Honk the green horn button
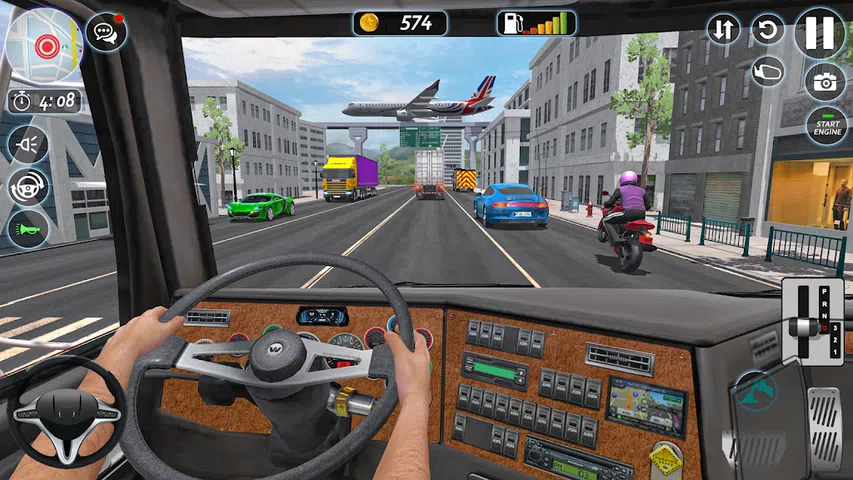Image resolution: width=853 pixels, height=480 pixels. (28, 230)
